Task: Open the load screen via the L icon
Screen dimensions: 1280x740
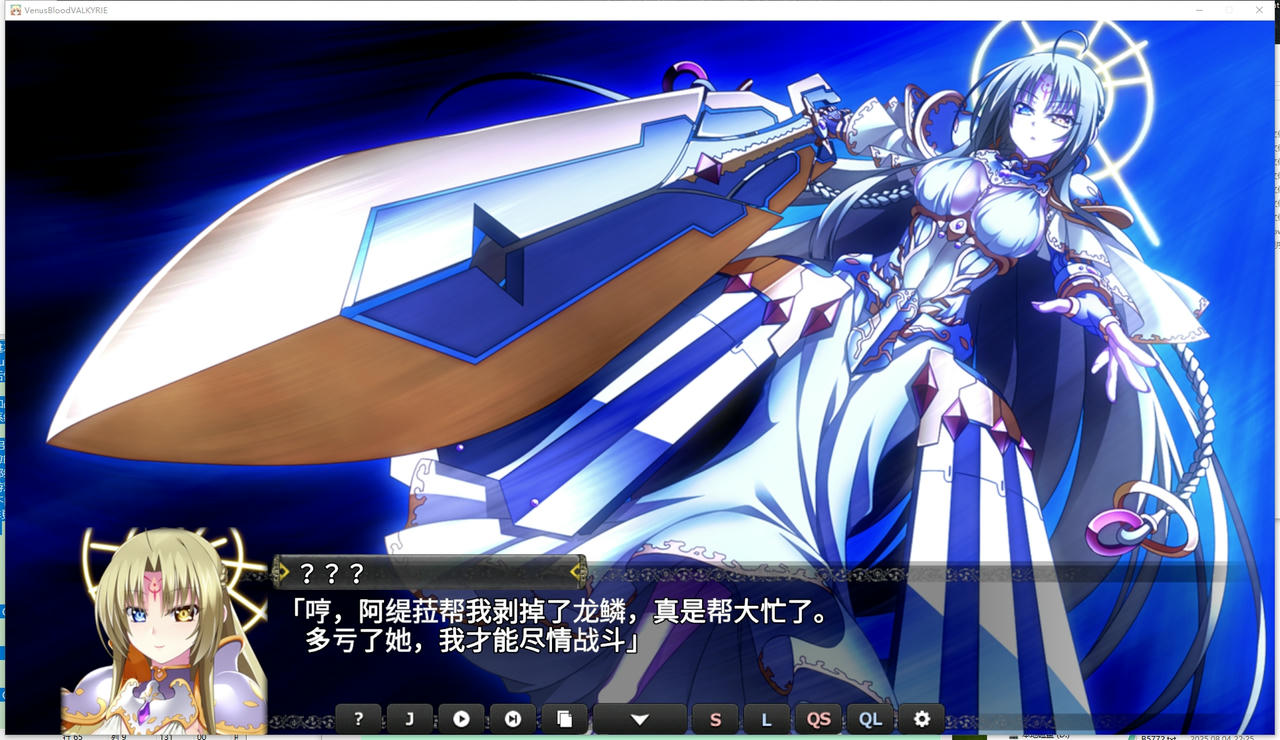Action: click(767, 718)
